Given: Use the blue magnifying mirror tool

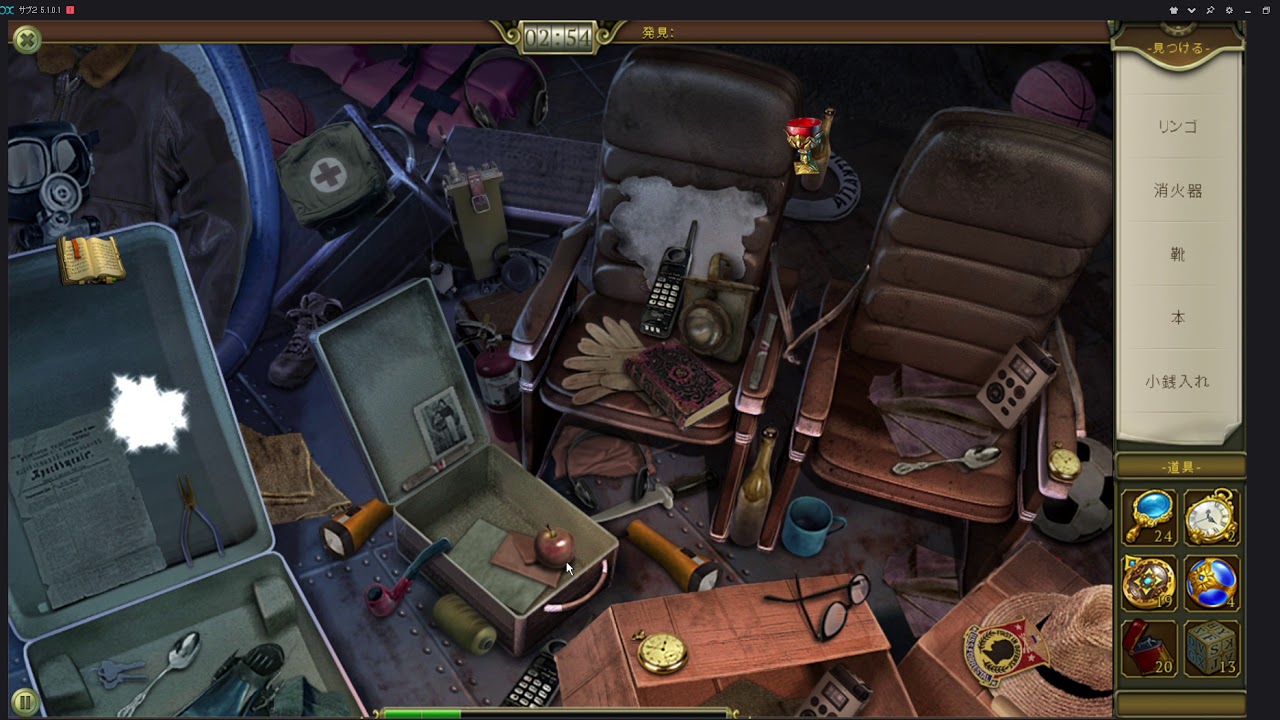Looking at the screenshot, I should pos(1148,516).
